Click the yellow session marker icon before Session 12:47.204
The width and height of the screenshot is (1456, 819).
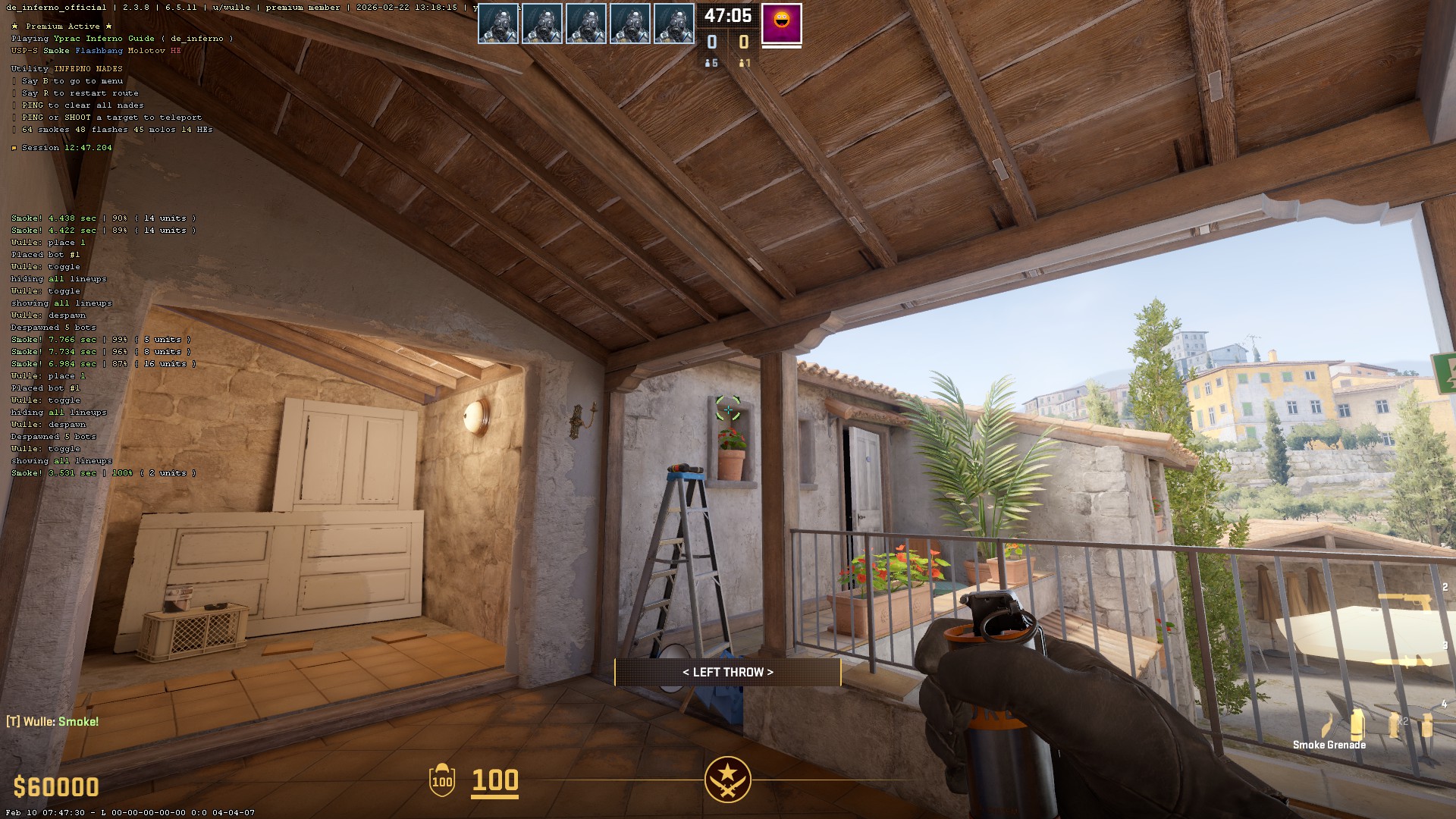coord(14,148)
